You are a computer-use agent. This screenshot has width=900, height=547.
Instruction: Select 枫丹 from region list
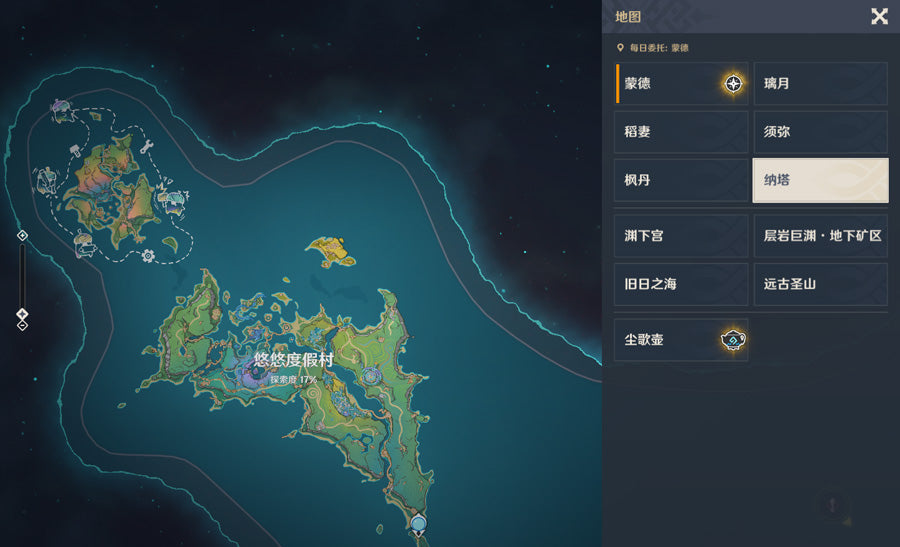pos(681,181)
